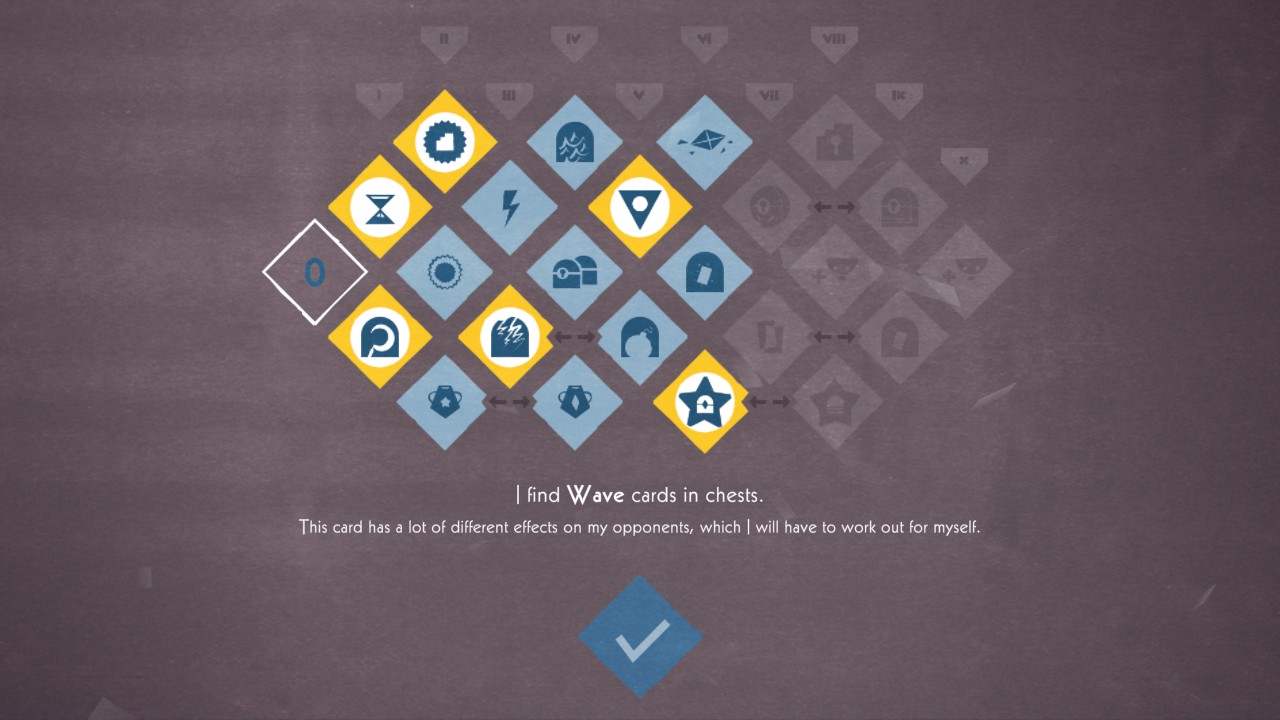Viewport: 1280px width, 720px height.
Task: Click the swap arrows right of the star node
Action: click(770, 402)
